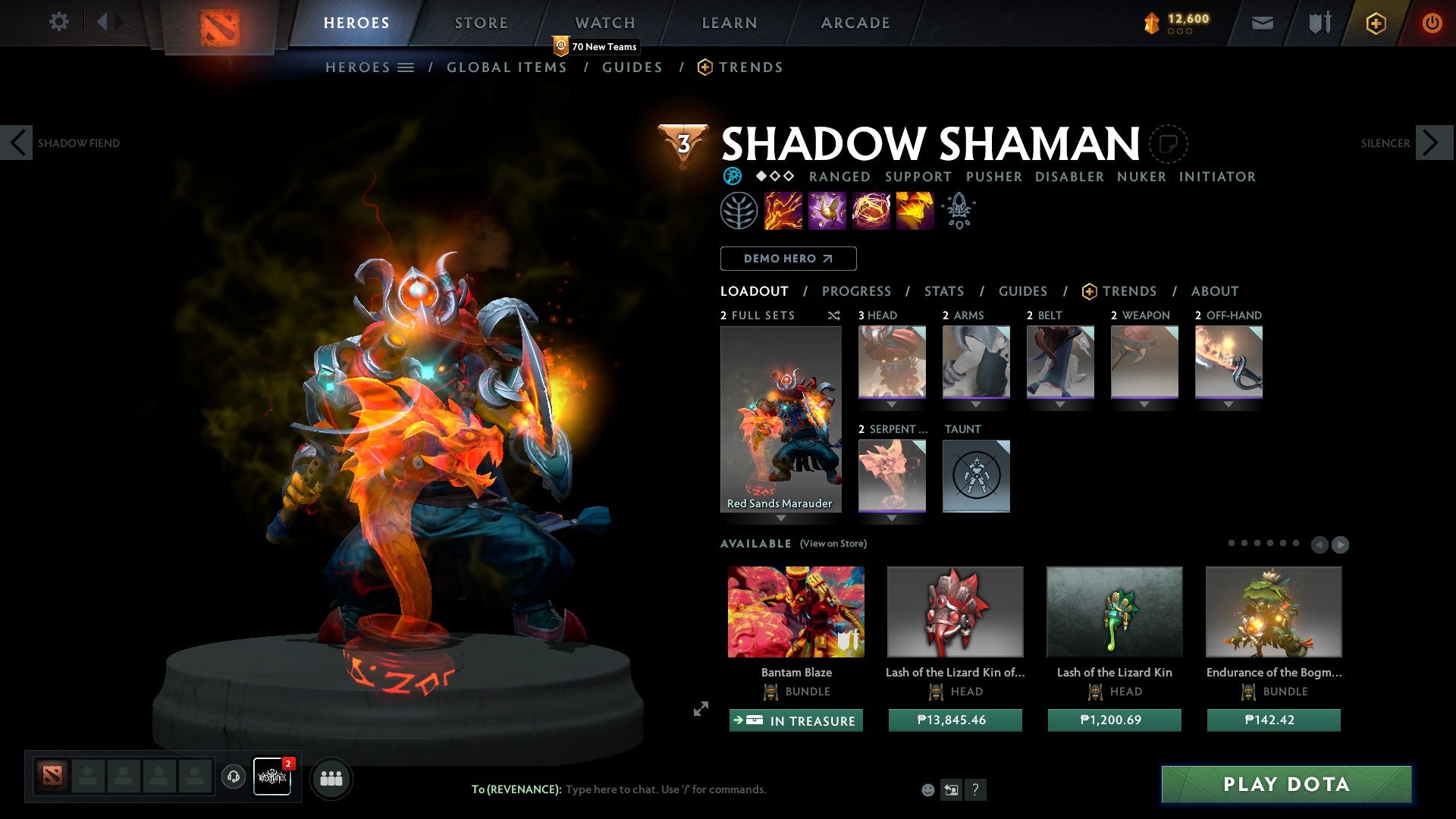Open the voice chat headset icon
Image resolution: width=1456 pixels, height=819 pixels.
(x=234, y=777)
